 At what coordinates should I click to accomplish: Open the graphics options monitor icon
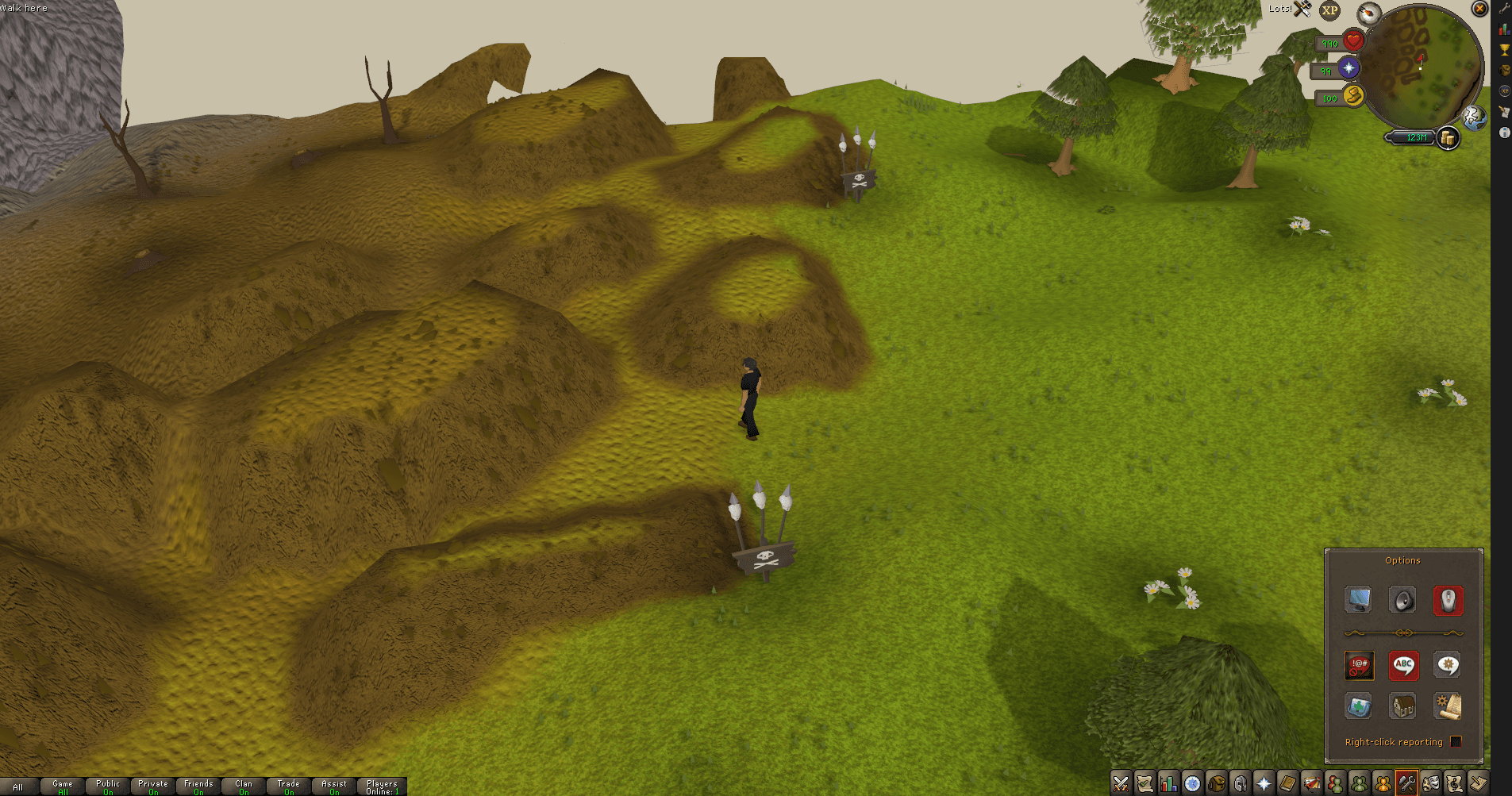(1357, 600)
